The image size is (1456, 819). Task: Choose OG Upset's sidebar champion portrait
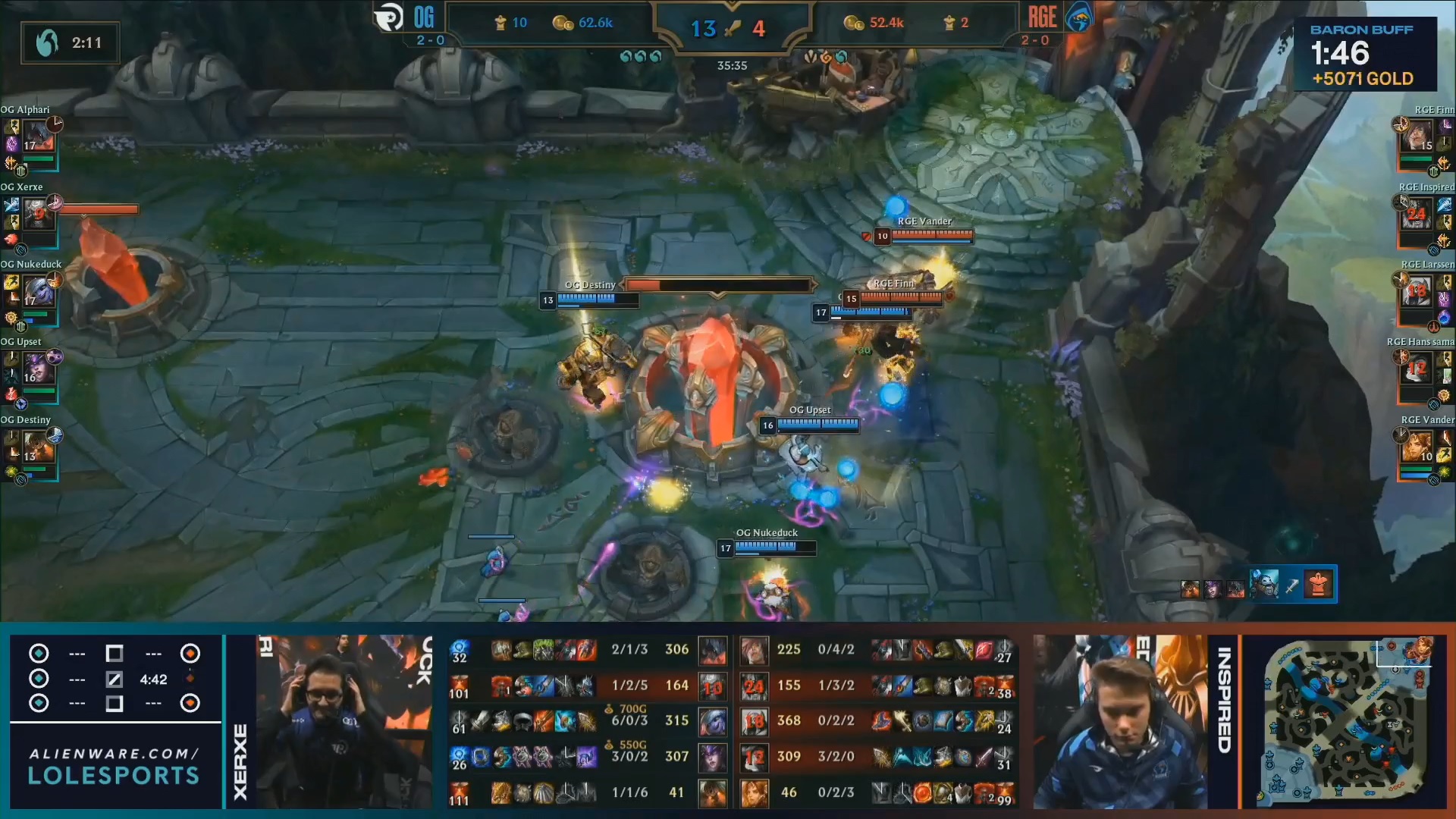point(38,369)
